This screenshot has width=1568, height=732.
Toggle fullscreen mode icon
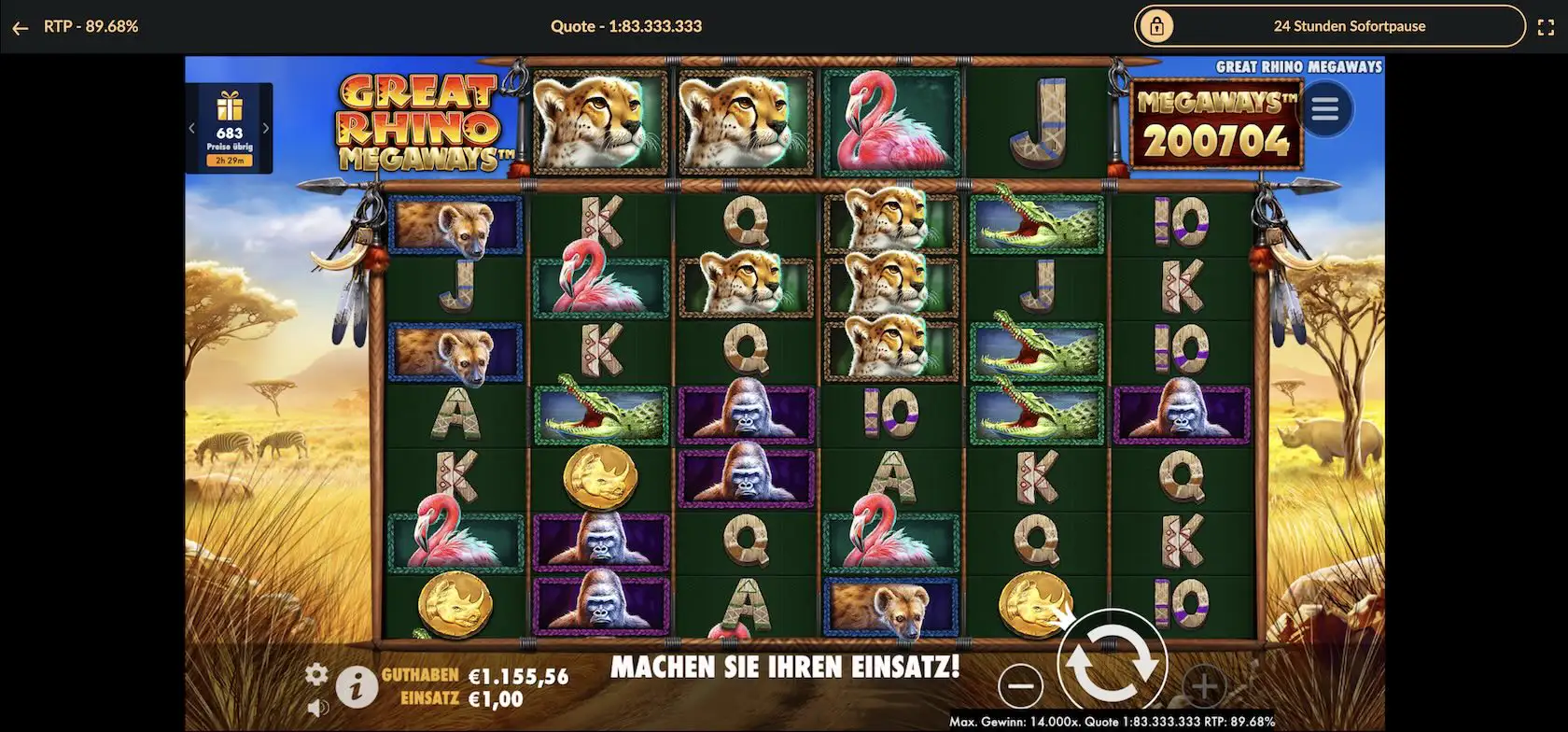tap(1546, 27)
